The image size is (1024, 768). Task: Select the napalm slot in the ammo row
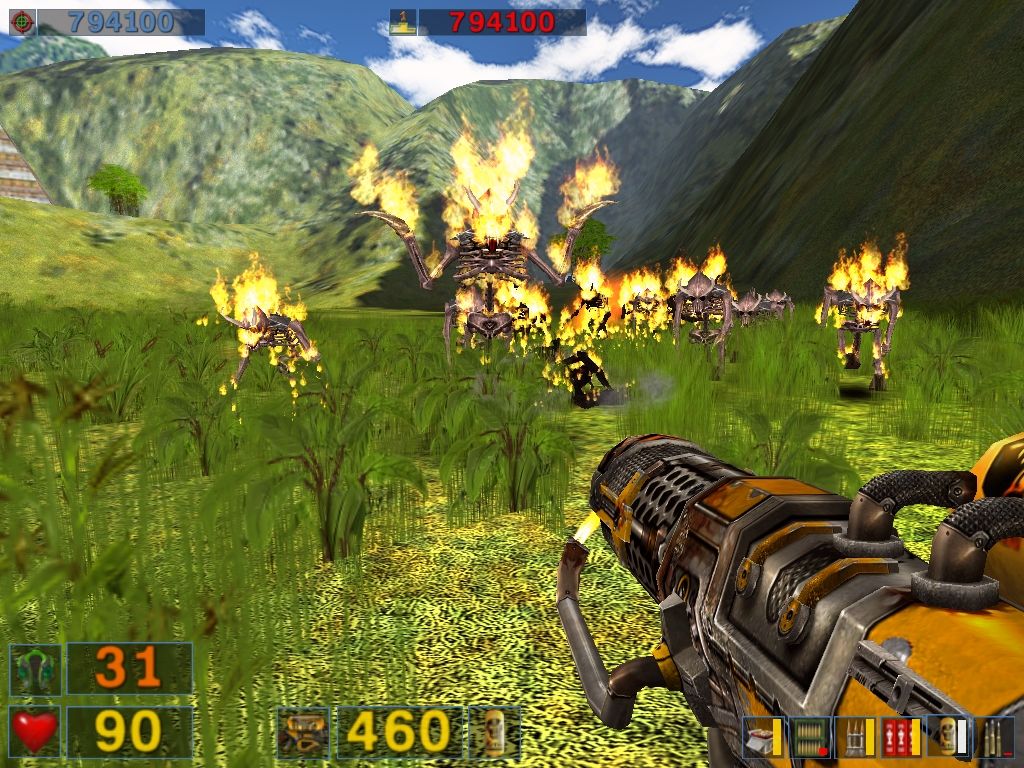click(x=946, y=737)
